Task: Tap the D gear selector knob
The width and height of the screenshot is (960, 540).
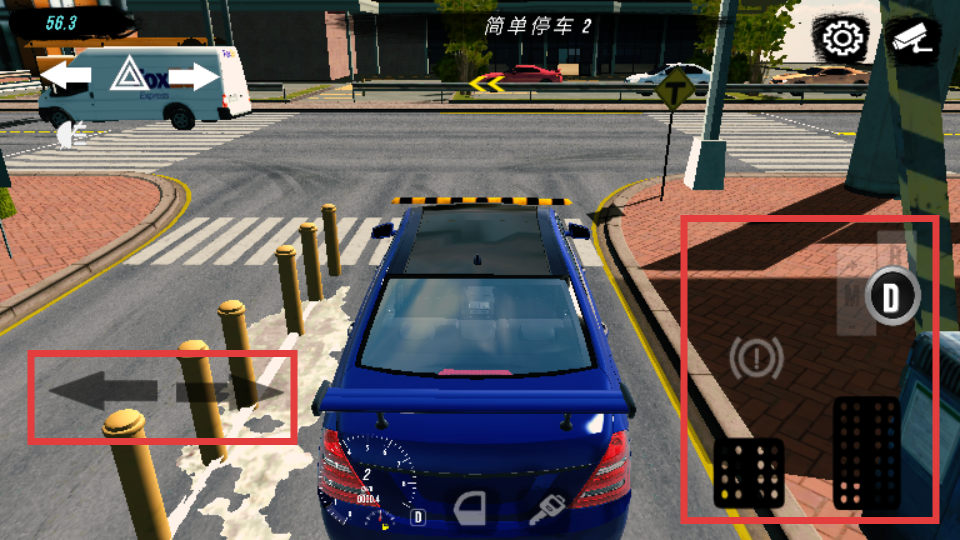Action: point(891,297)
